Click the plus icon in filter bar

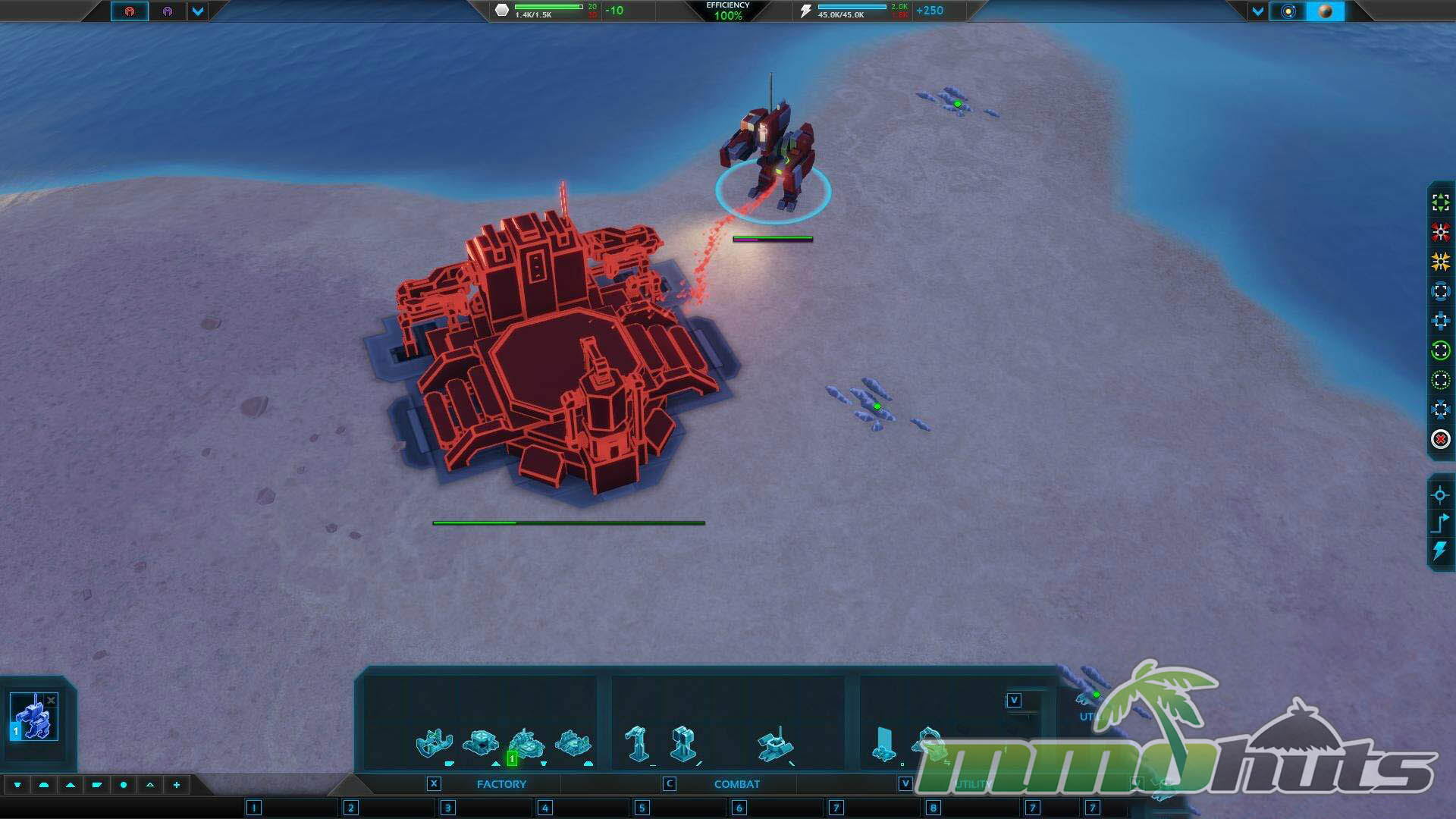[177, 785]
